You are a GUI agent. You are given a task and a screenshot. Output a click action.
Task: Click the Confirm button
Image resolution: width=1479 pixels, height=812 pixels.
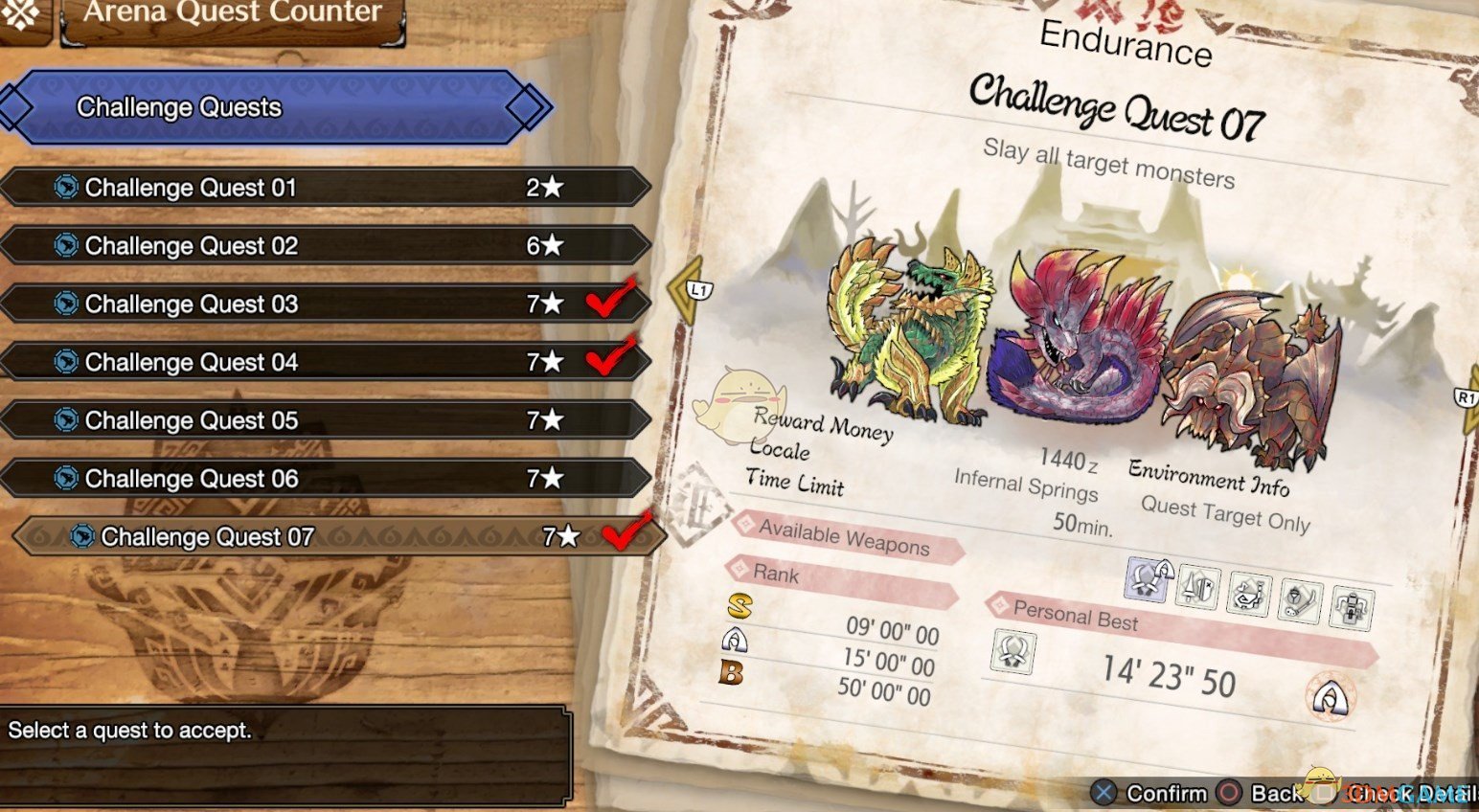1150,793
